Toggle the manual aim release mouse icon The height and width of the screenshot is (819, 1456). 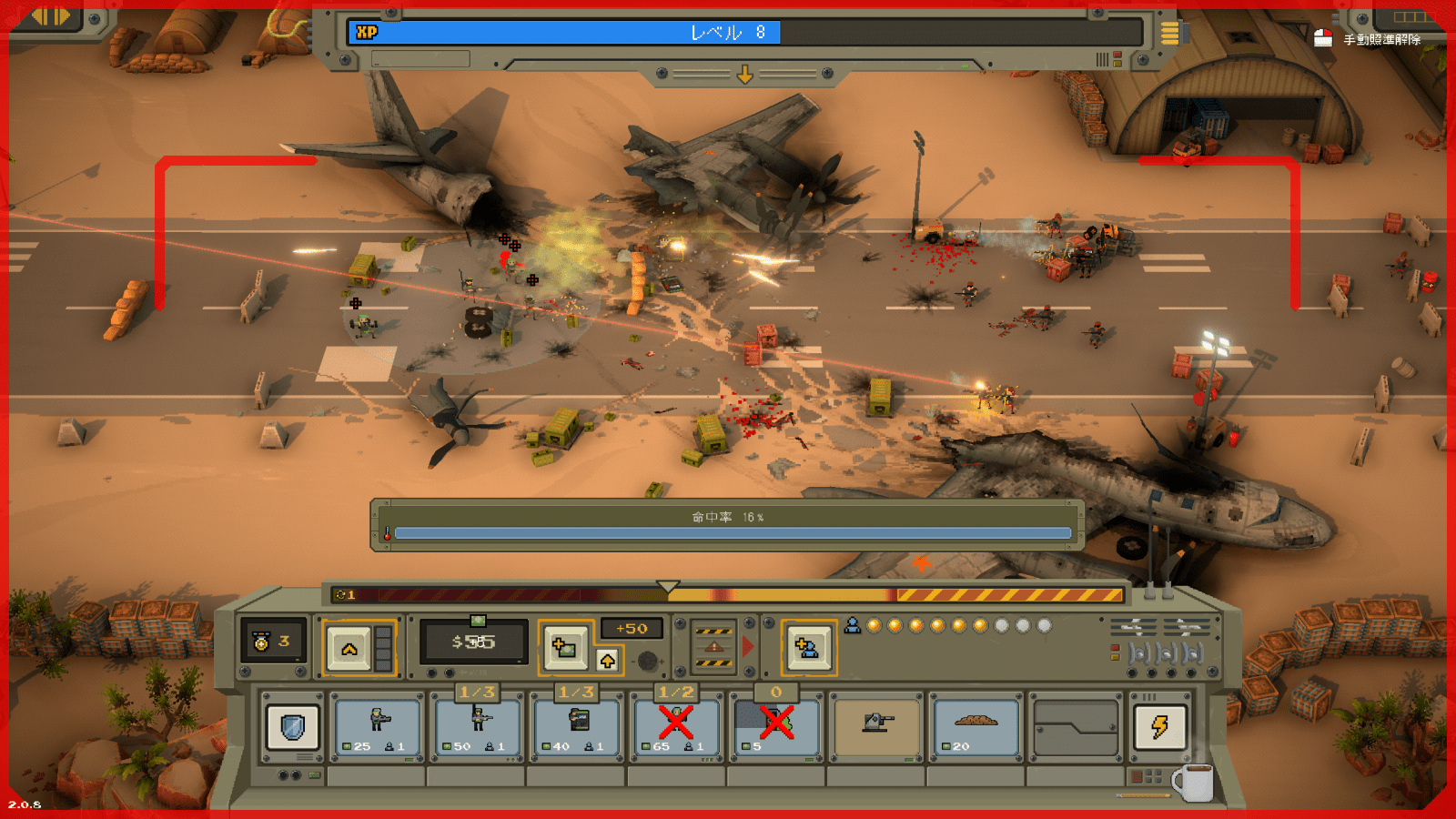click(1324, 40)
